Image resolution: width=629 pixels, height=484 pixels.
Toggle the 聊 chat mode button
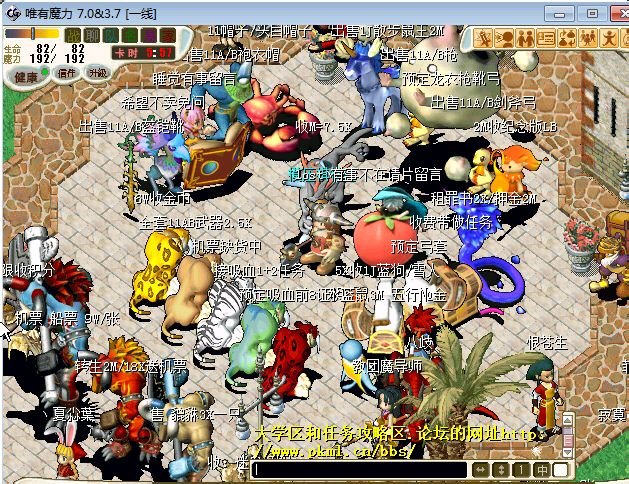(x=91, y=35)
